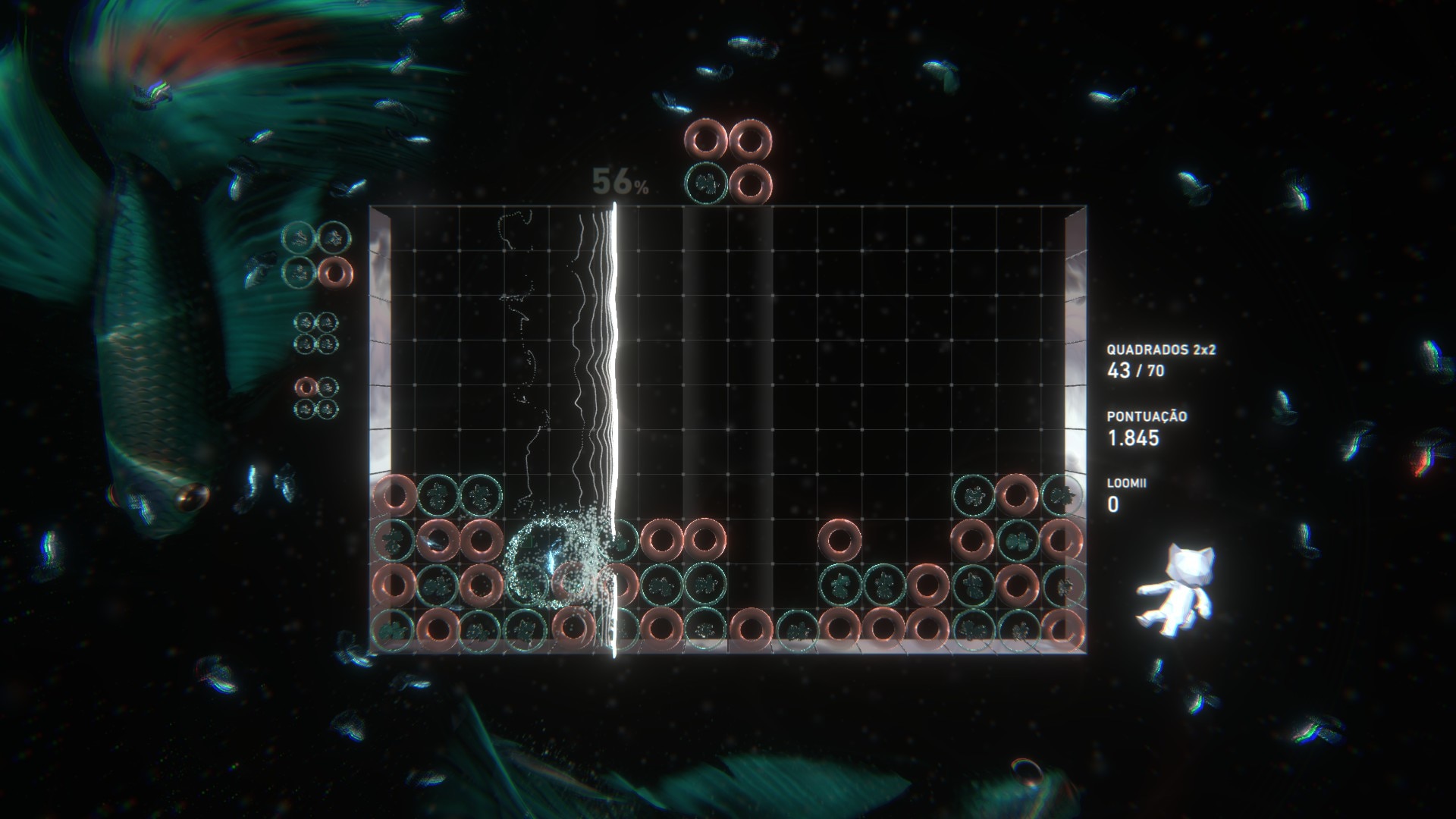Select the next block preview with pink bottom-right

coord(317,254)
